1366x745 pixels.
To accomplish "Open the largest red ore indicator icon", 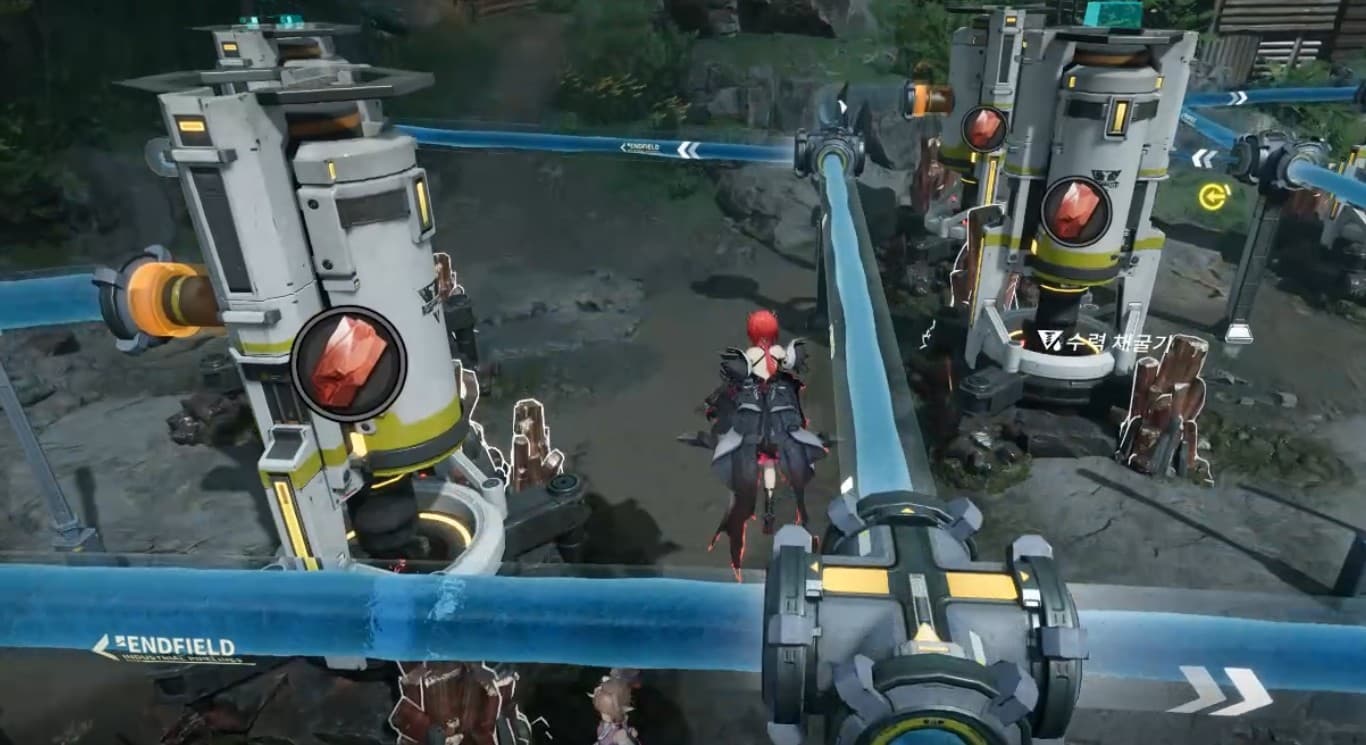I will 348,363.
